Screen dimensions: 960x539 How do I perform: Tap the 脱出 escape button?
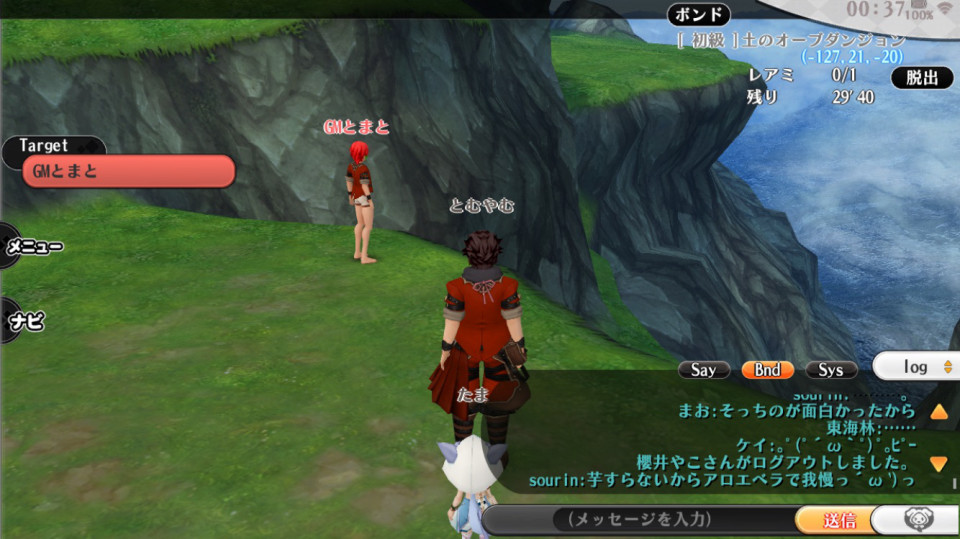(922, 77)
